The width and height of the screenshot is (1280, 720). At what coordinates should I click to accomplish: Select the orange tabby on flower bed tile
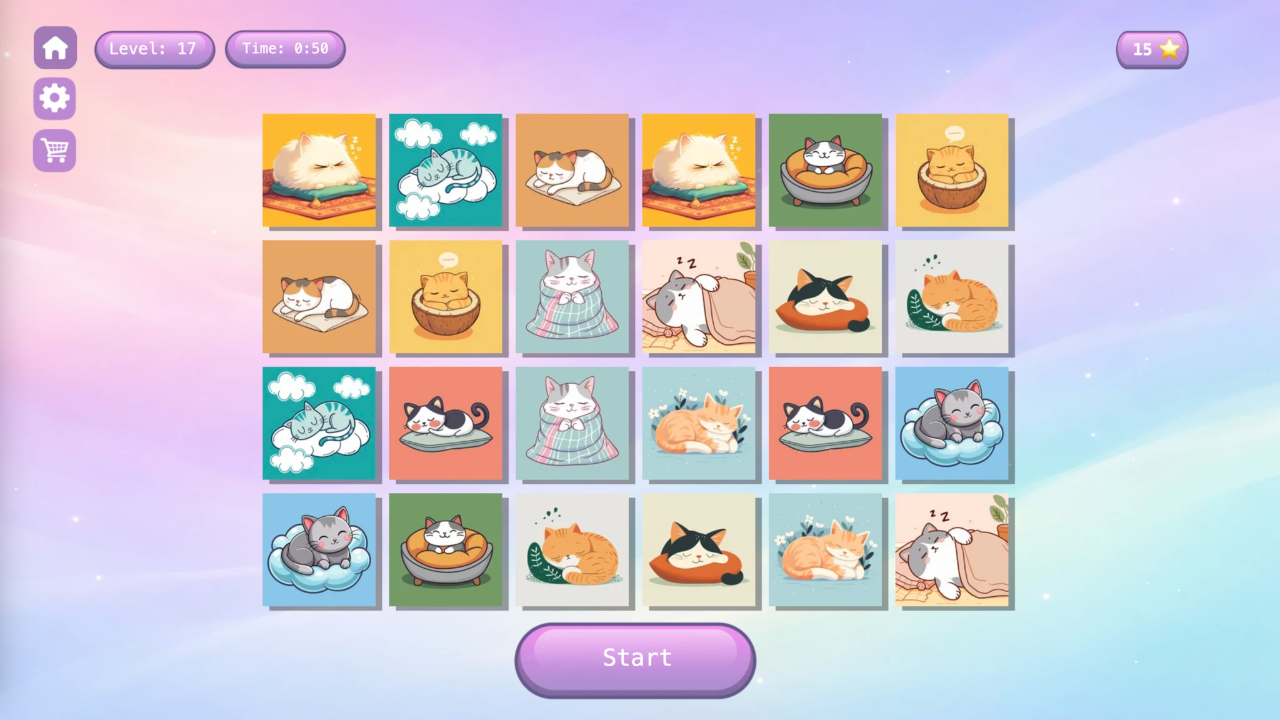pyautogui.click(x=700, y=424)
